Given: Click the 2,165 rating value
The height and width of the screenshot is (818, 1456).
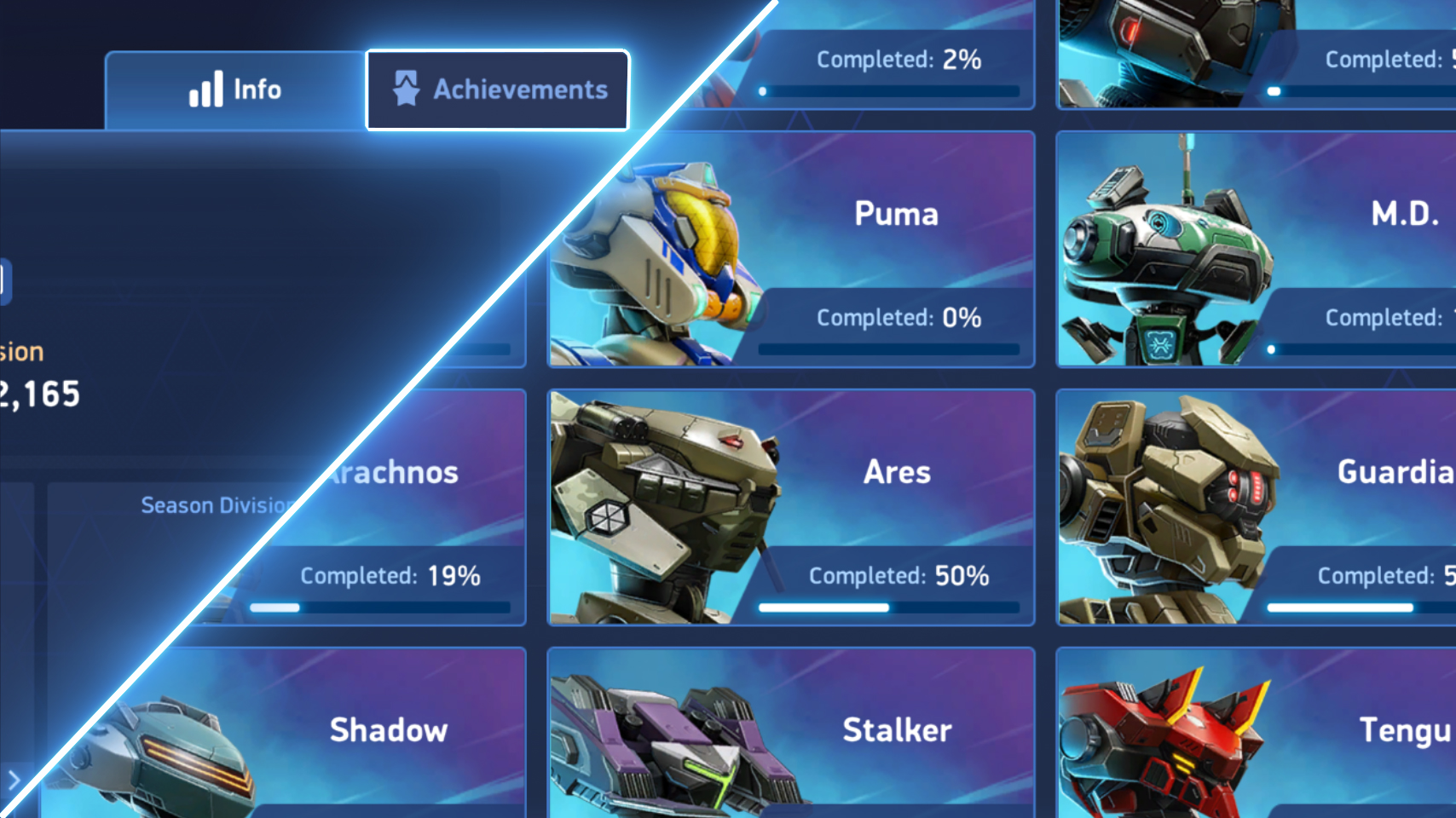Looking at the screenshot, I should click(x=39, y=395).
